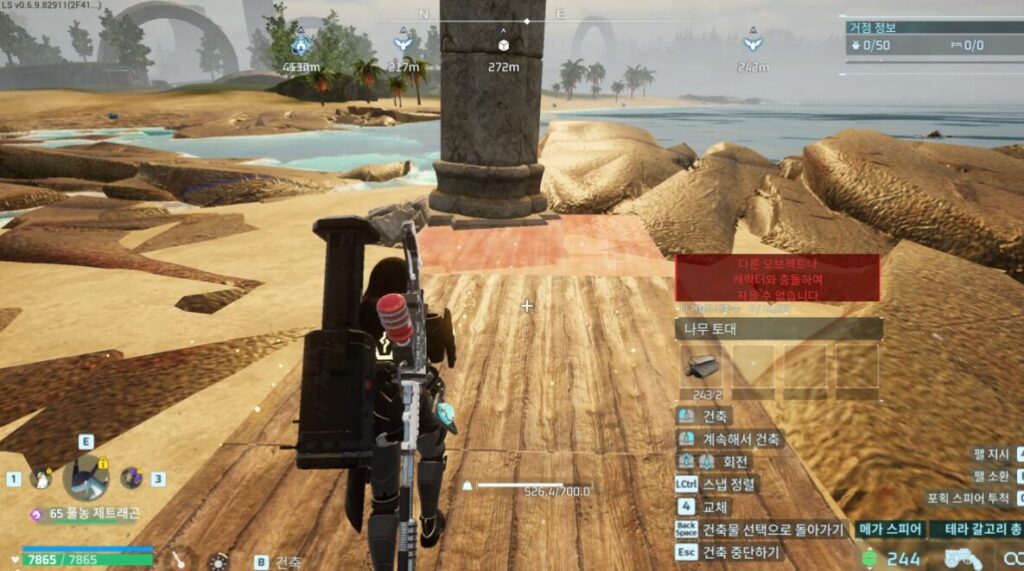
Task: Click the winged compass marker at 217m
Action: click(x=403, y=44)
